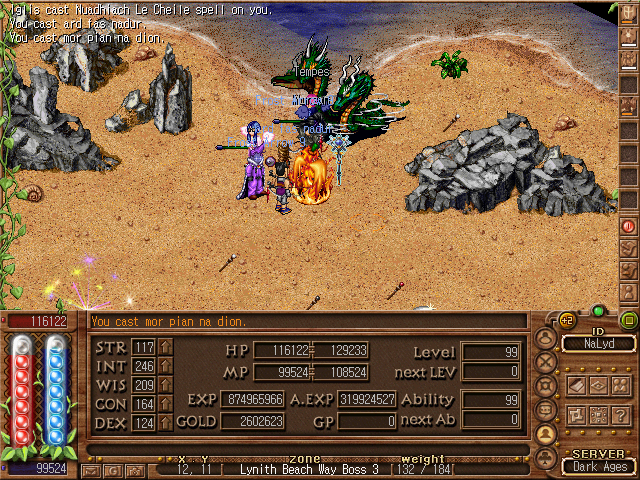Select the crossed swords skills panel
Image resolution: width=640 pixels, height=480 pixels.
(546, 361)
